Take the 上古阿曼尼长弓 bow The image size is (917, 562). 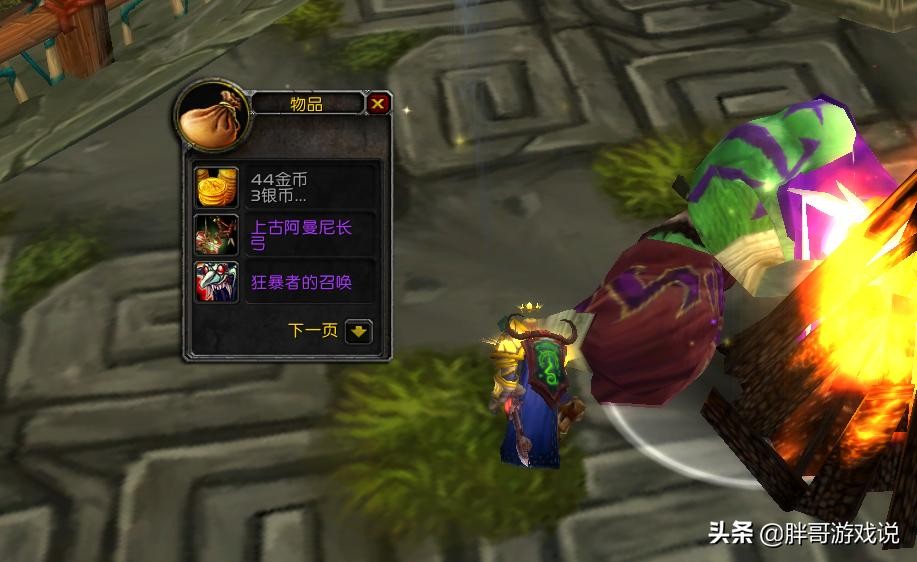click(217, 235)
